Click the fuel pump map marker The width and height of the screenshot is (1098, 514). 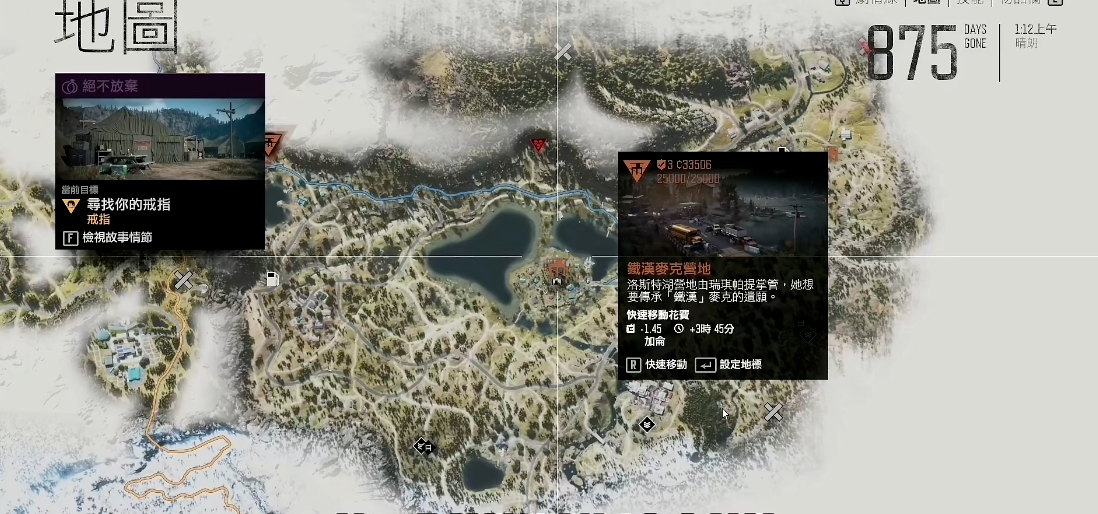point(272,279)
